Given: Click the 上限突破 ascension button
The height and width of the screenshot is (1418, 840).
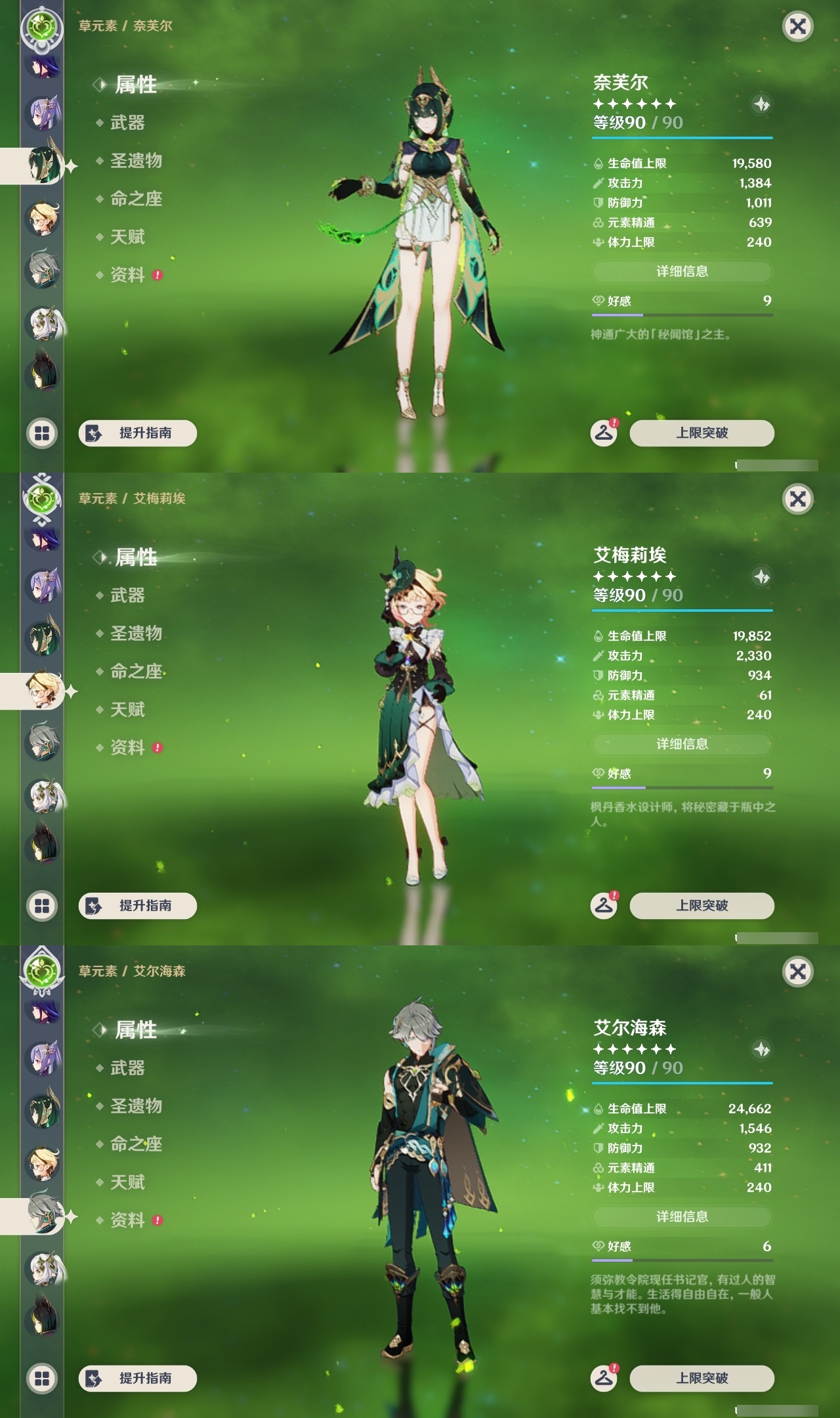Looking at the screenshot, I should (702, 433).
